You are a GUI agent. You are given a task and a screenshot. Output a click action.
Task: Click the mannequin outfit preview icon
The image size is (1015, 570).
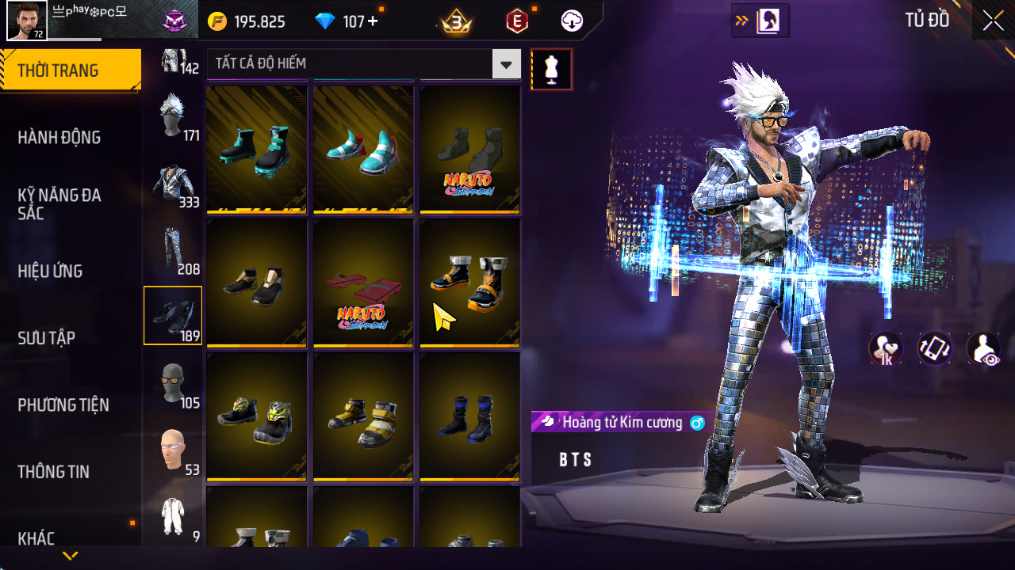551,69
